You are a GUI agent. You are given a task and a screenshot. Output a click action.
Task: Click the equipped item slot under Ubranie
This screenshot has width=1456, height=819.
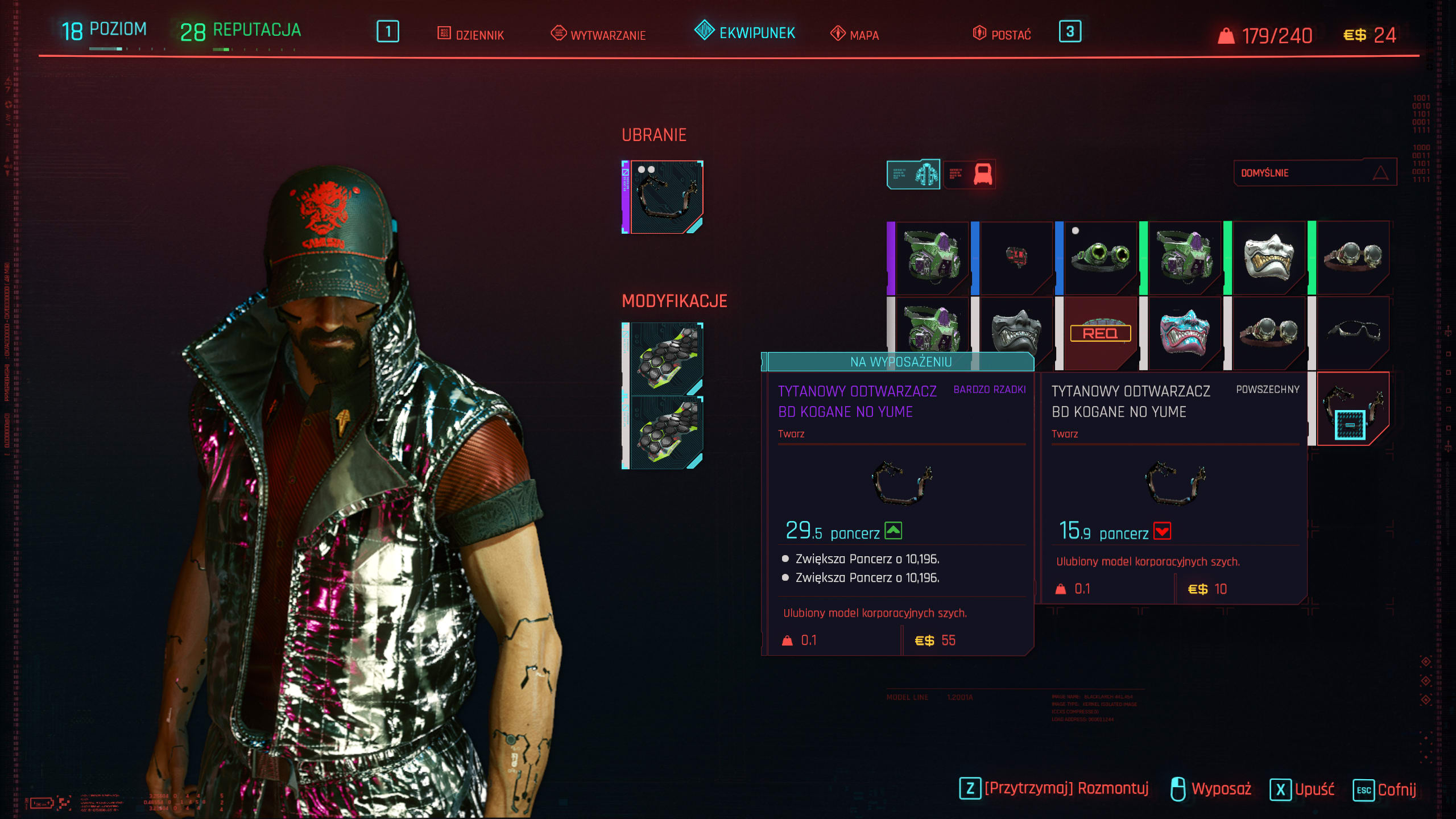tap(664, 197)
